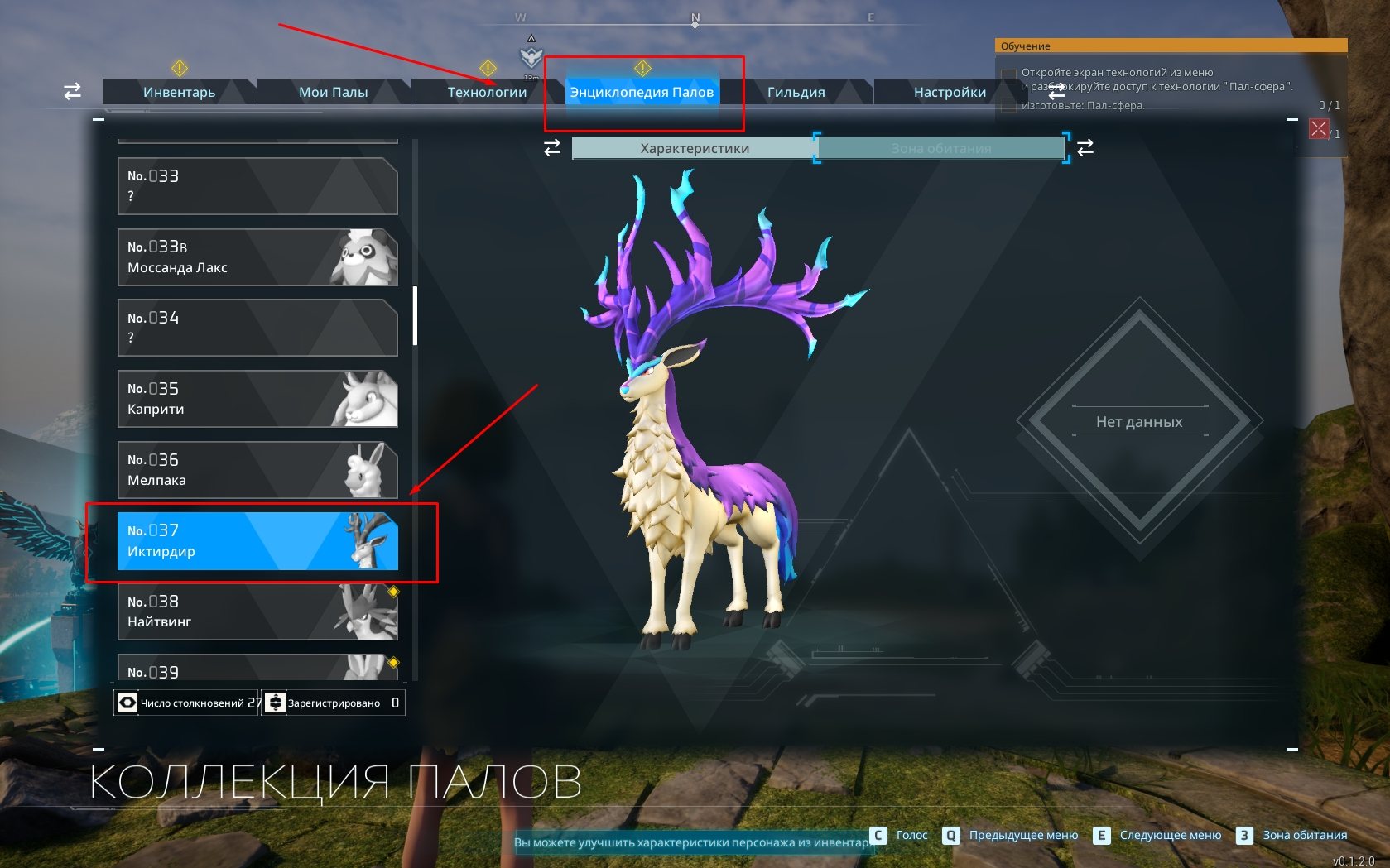This screenshot has width=1390, height=868.
Task: Go to the Гильдия tab
Action: click(796, 92)
